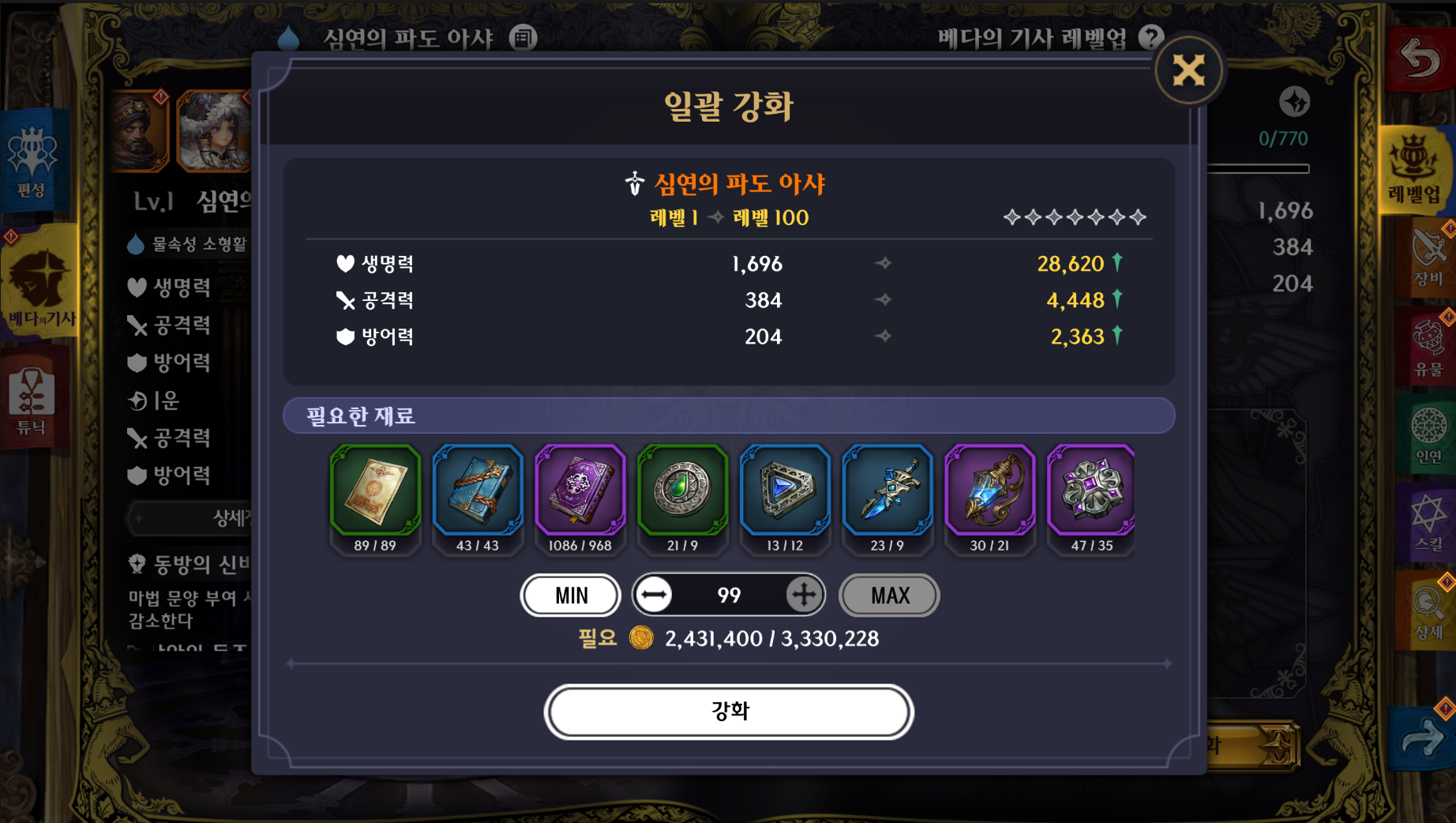Select the purple skull book material
Viewport: 1456px width, 823px height.
[580, 491]
